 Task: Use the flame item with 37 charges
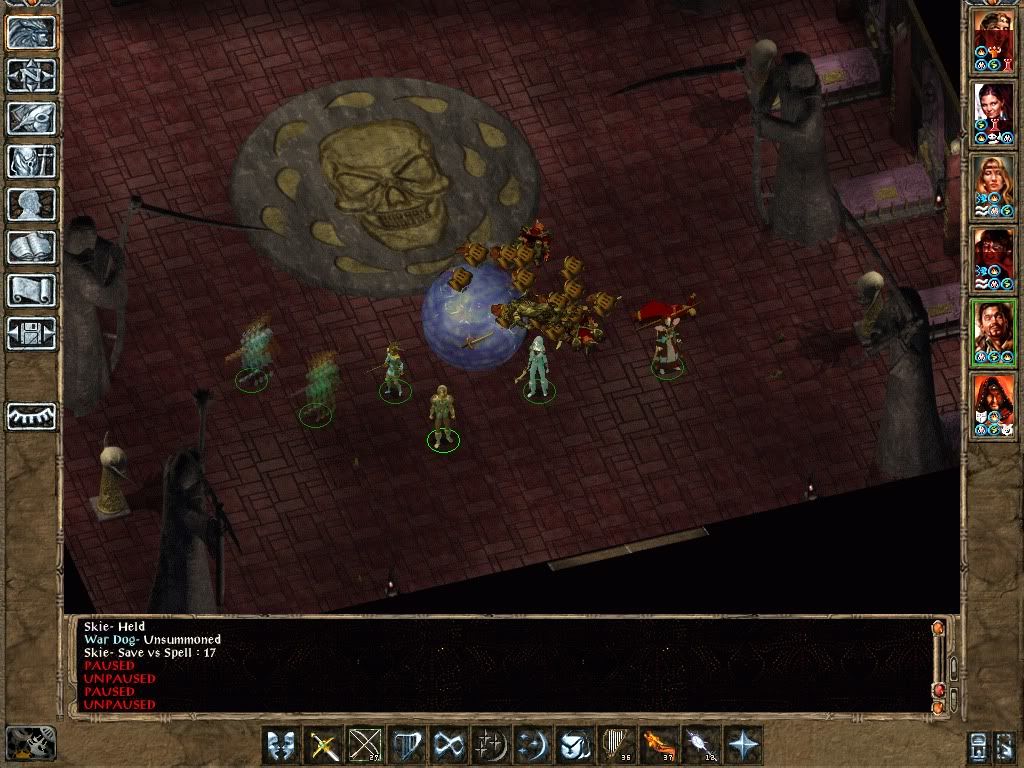tap(659, 746)
